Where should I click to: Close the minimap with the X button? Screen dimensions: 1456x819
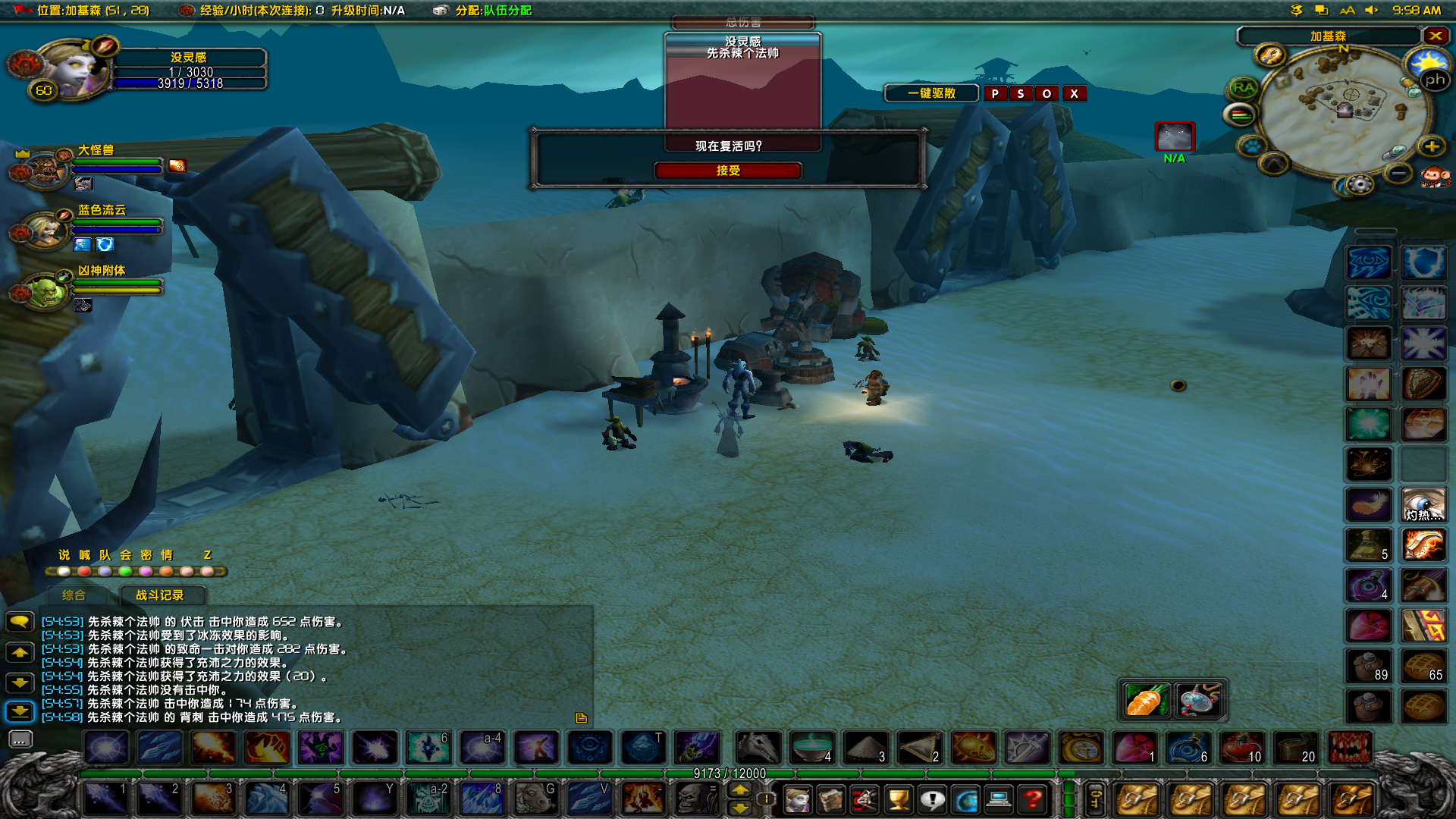pyautogui.click(x=1436, y=36)
